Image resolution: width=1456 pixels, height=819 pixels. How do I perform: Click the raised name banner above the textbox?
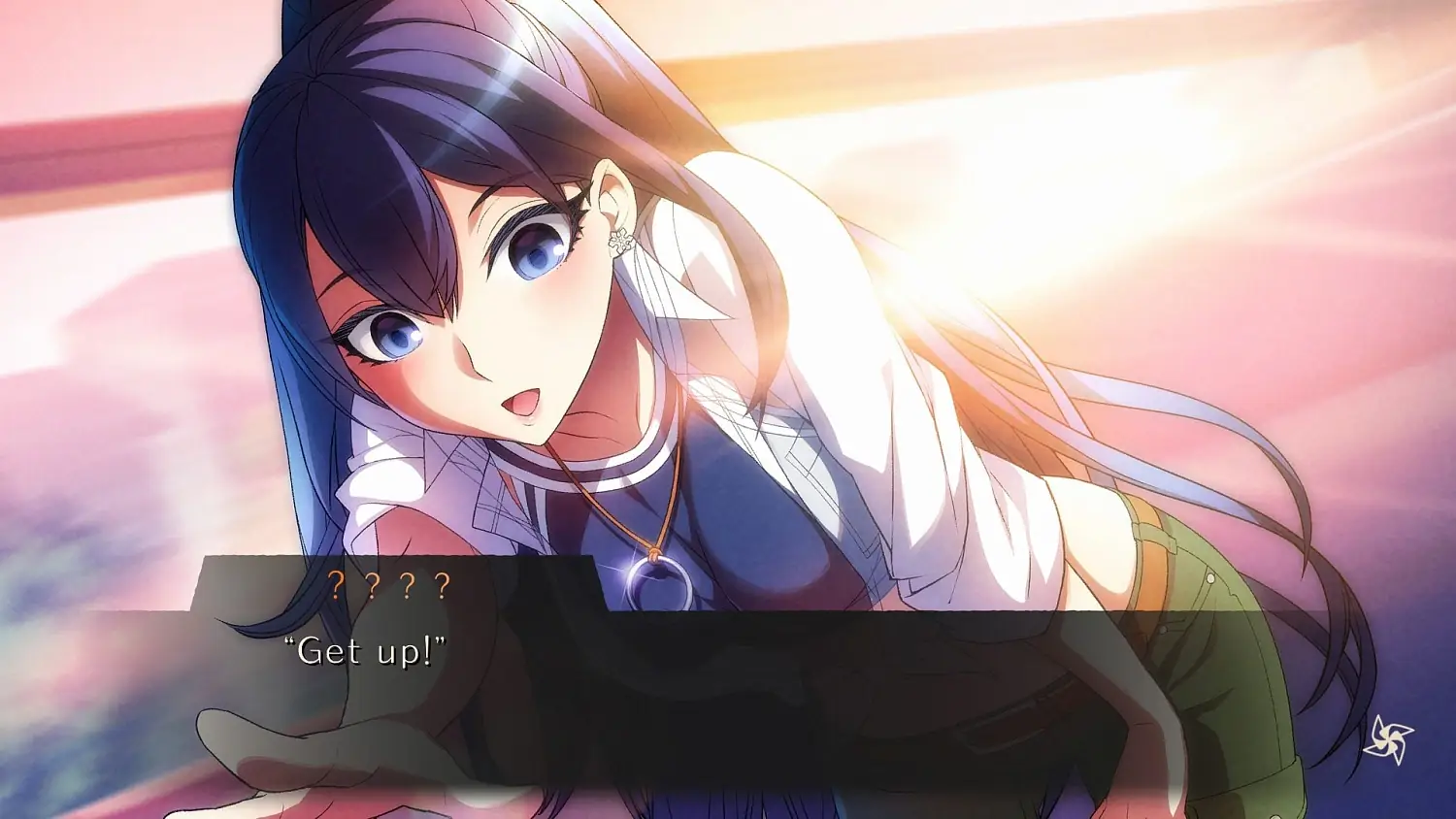tap(391, 583)
